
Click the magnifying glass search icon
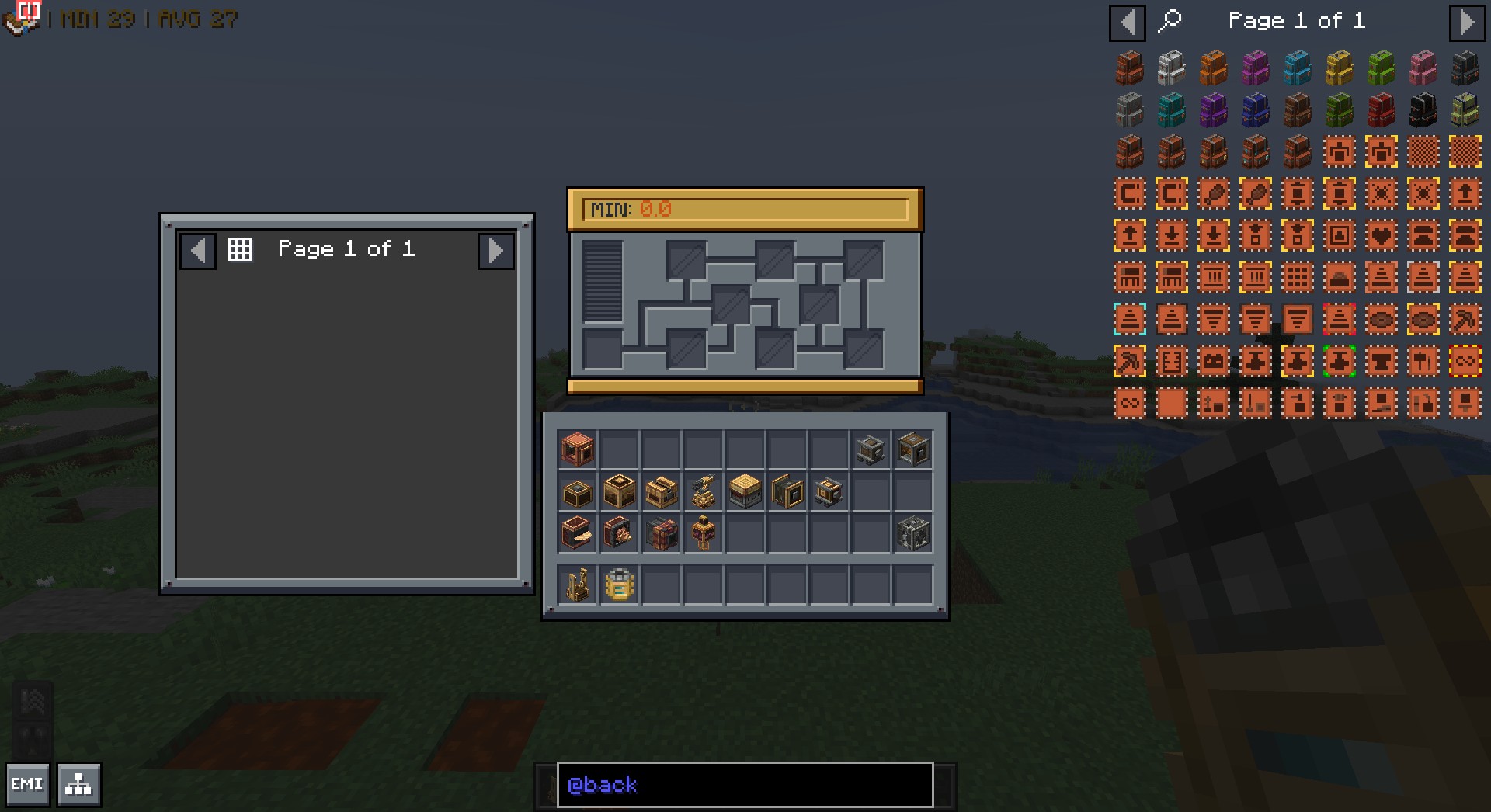[1170, 20]
